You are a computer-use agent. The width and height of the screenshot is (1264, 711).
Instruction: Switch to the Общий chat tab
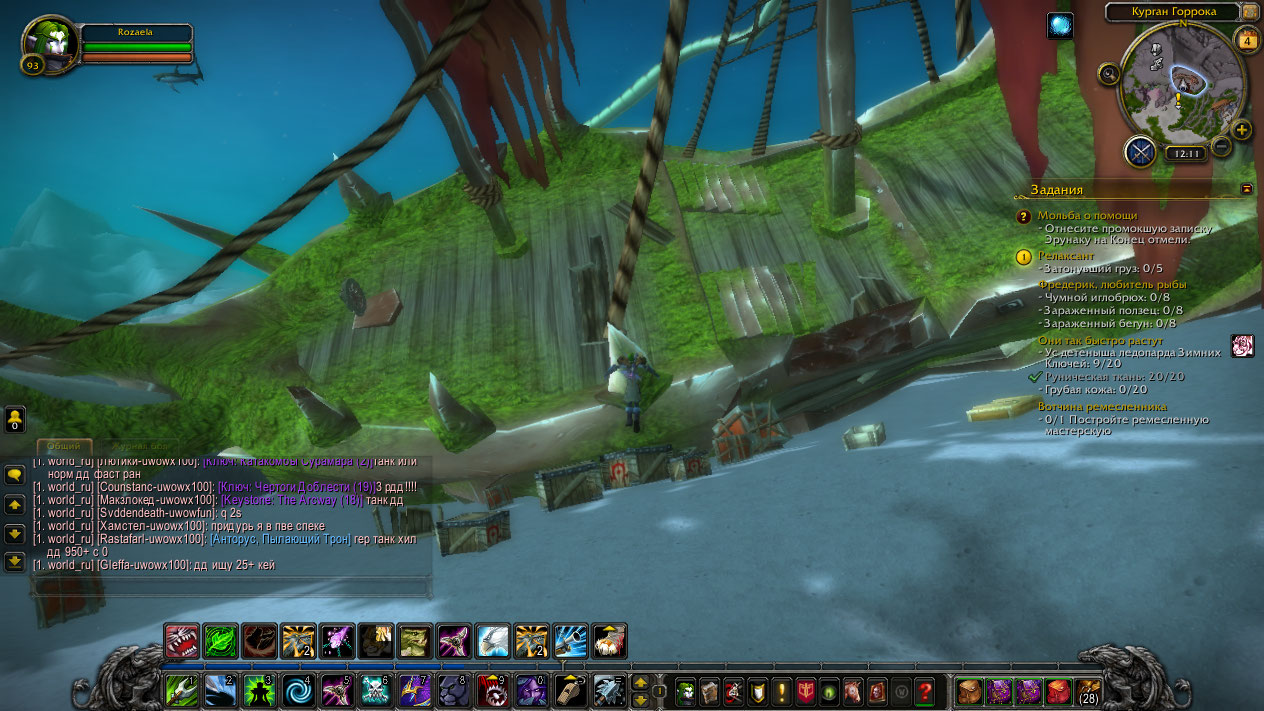point(65,446)
